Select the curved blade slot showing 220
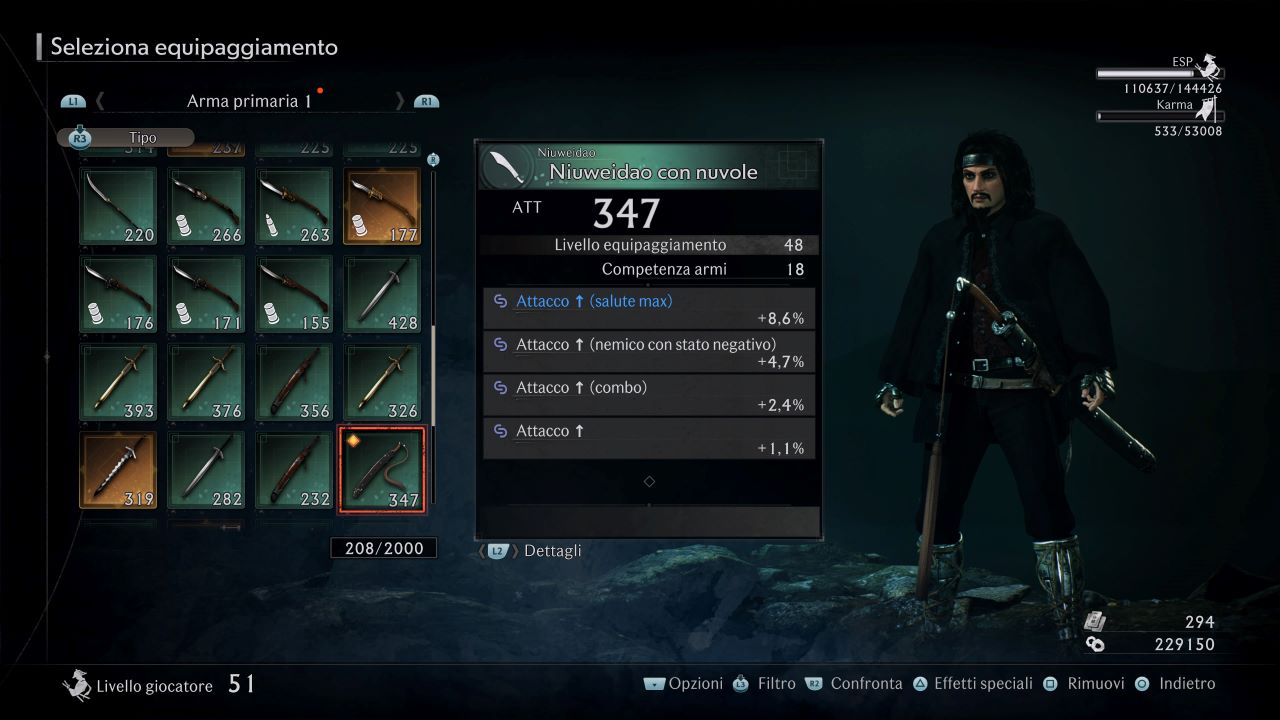The height and width of the screenshot is (720, 1280). pos(118,205)
